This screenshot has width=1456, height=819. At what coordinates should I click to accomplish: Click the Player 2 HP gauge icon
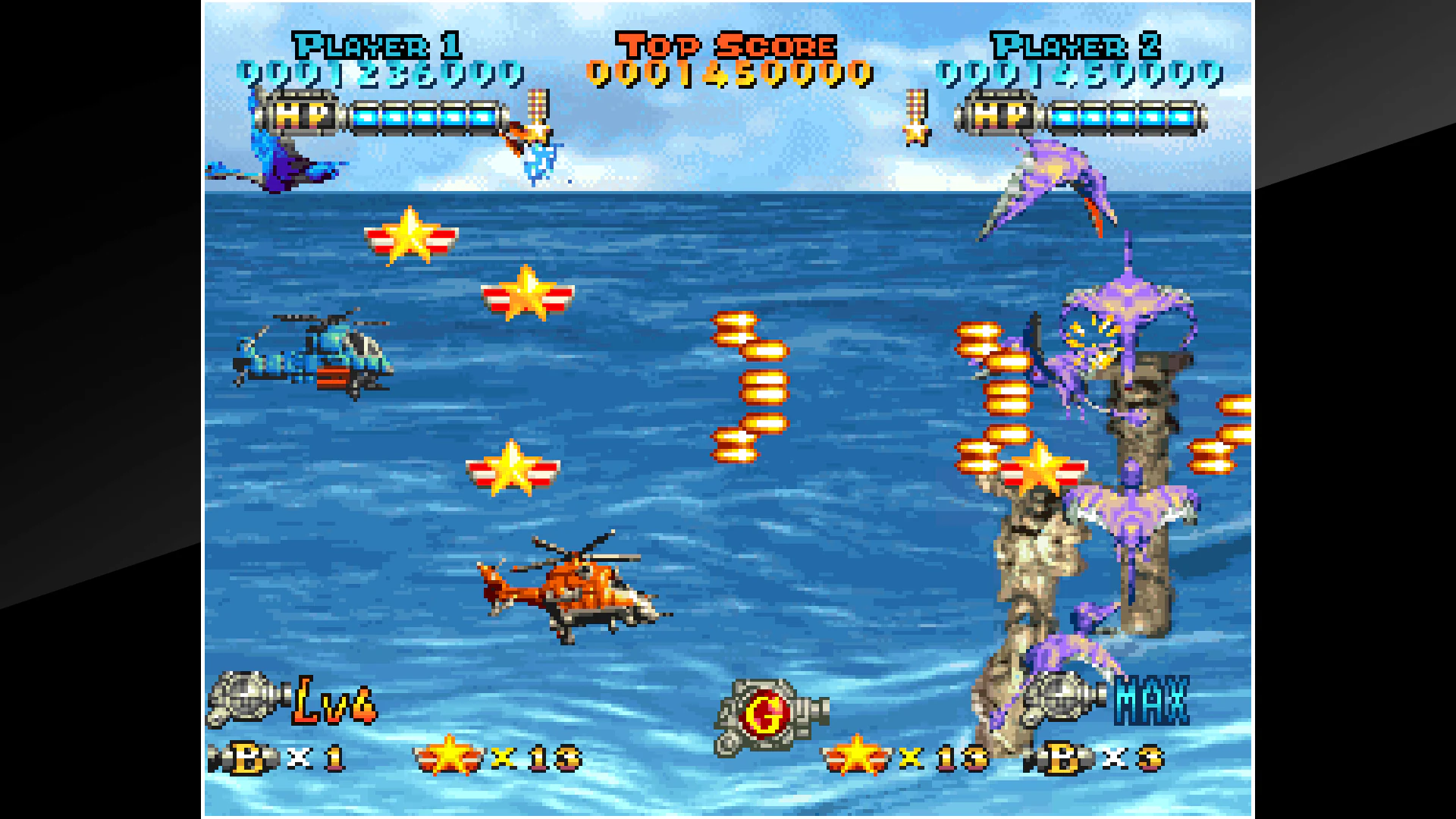pyautogui.click(x=999, y=117)
